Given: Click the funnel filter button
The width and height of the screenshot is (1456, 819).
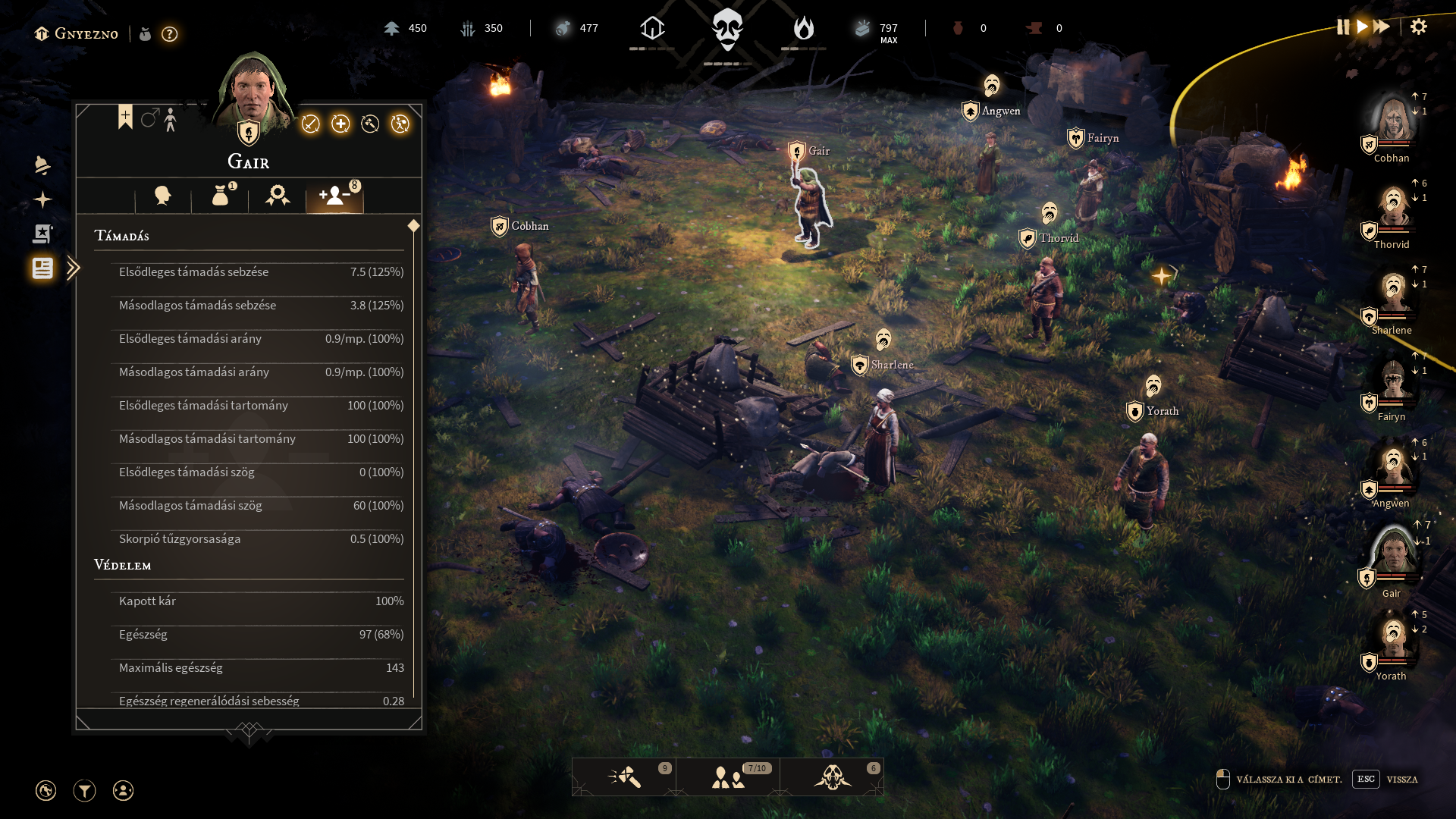Looking at the screenshot, I should point(84,791).
